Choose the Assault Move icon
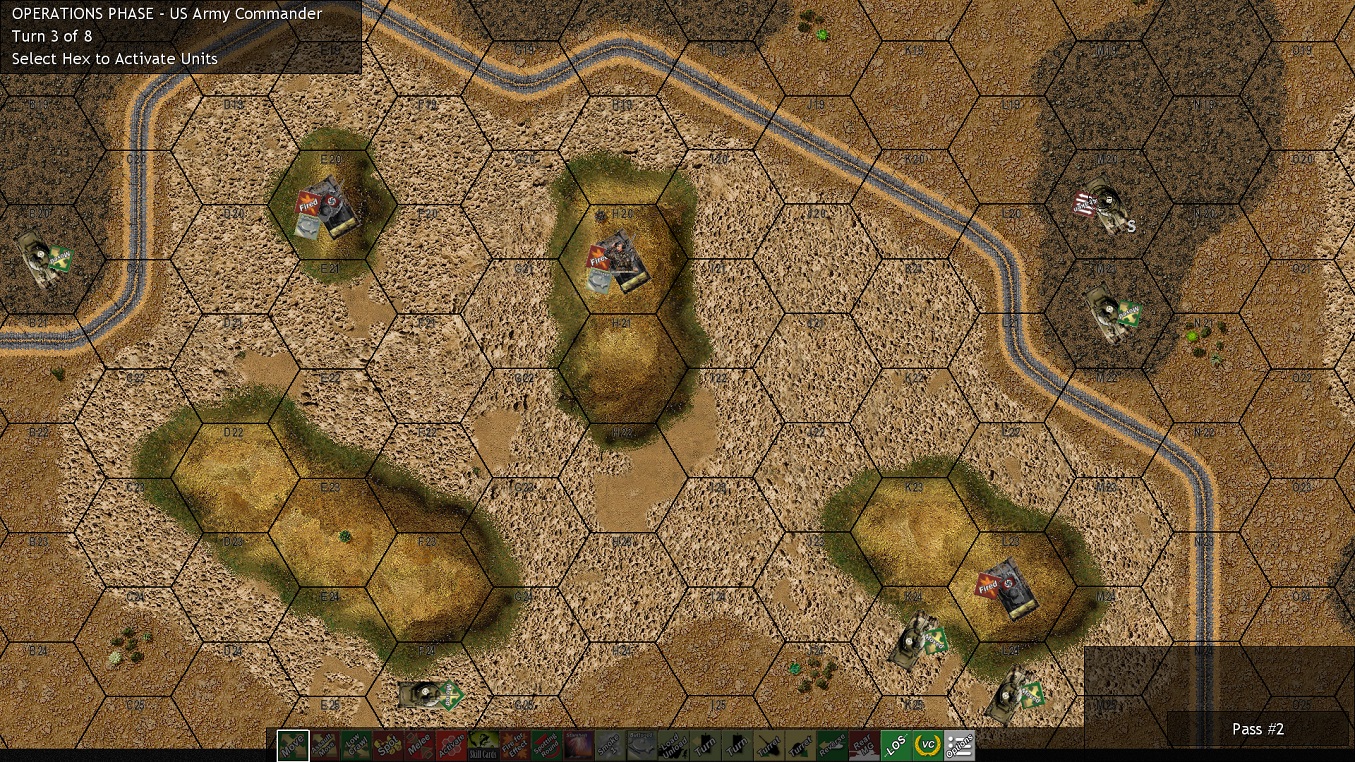This screenshot has height=762, width=1355. click(324, 745)
